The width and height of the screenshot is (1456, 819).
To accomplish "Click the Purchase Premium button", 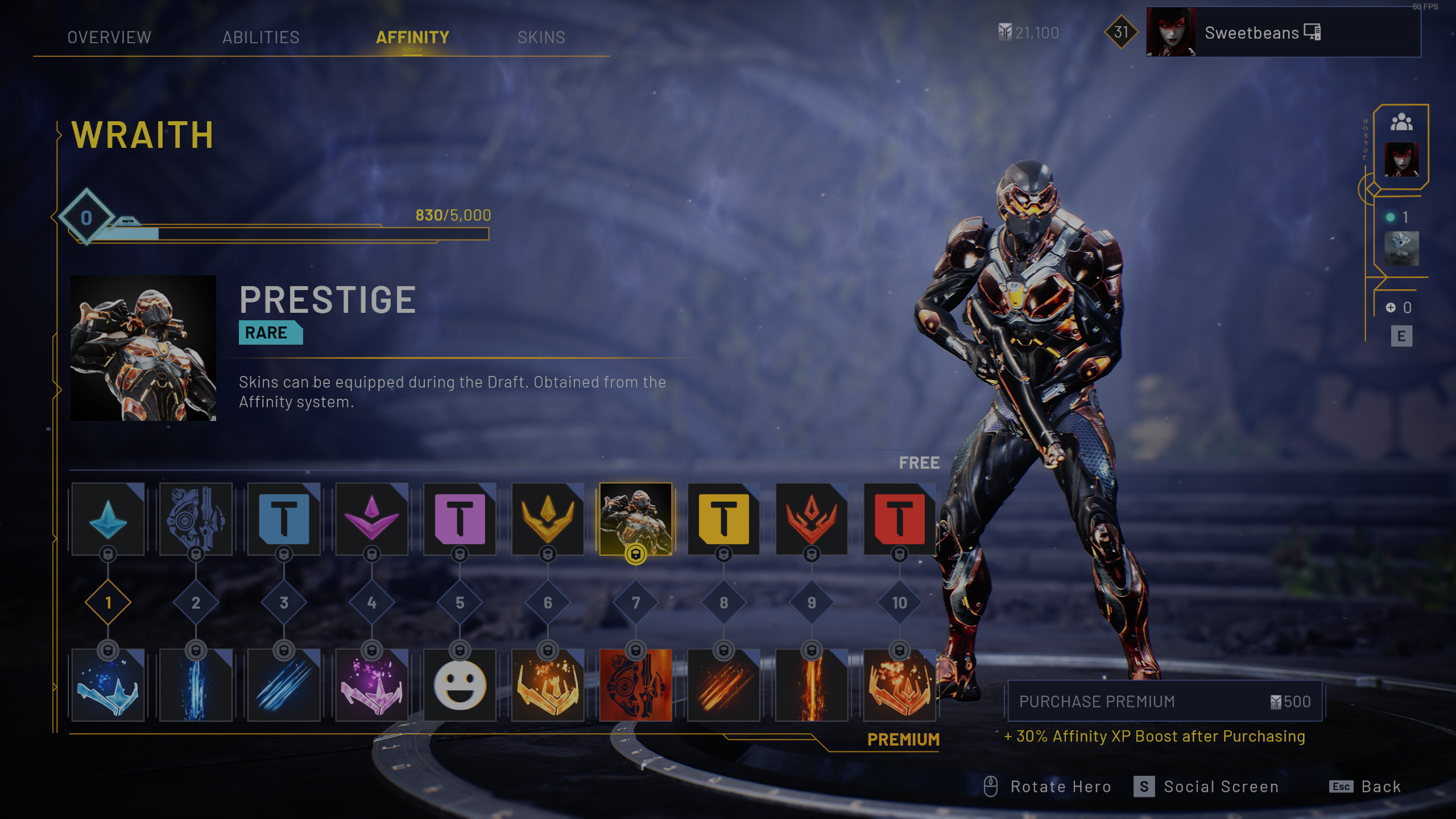I will point(1164,701).
